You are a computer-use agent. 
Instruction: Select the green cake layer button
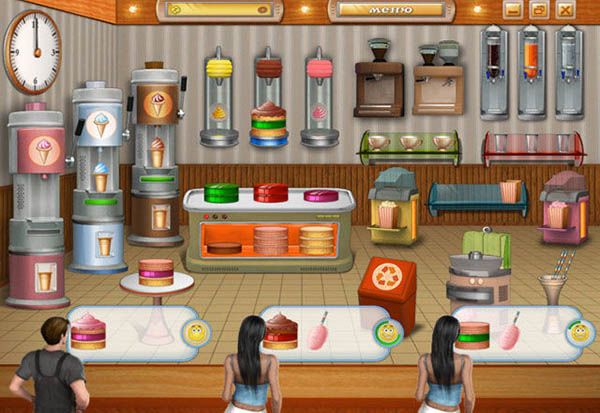[x=220, y=191]
